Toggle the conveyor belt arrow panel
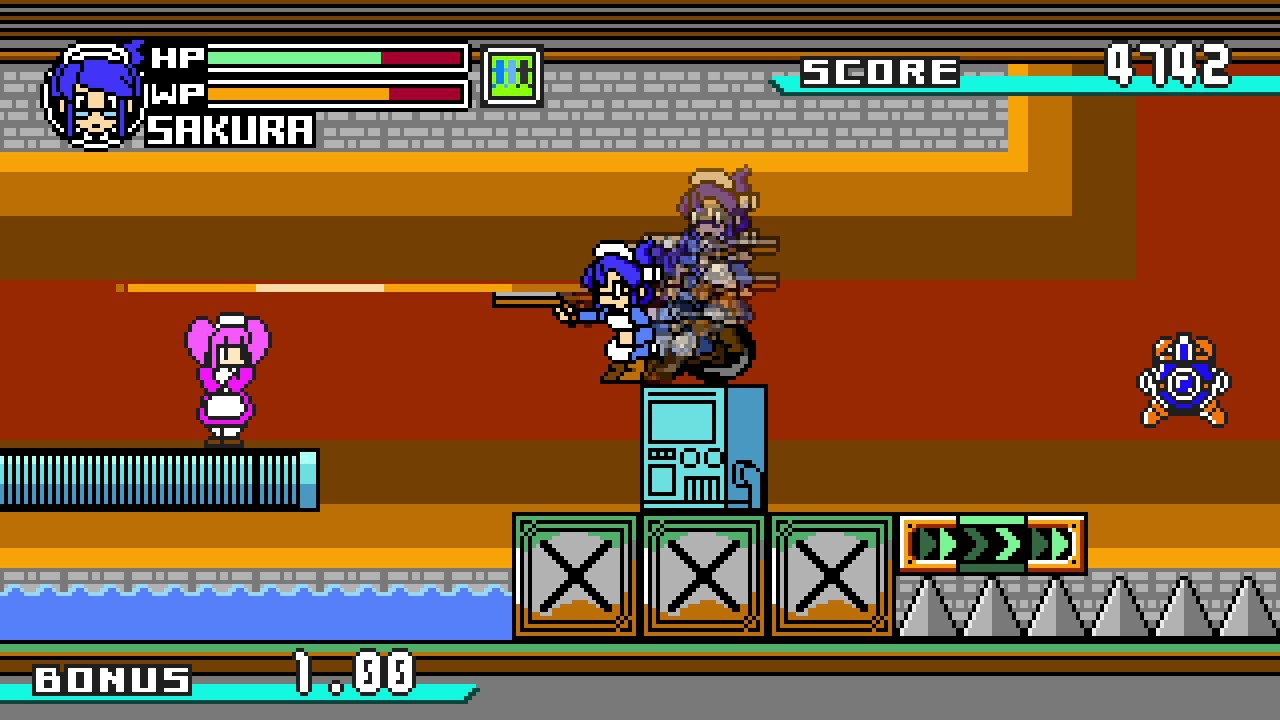The width and height of the screenshot is (1280, 720). coord(994,545)
